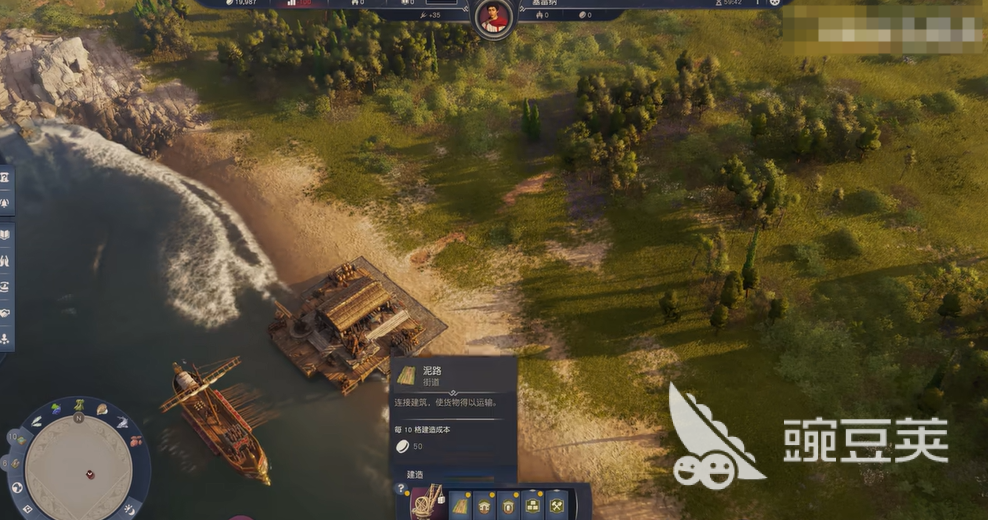Open the settings gear in the top bar

point(774,4)
